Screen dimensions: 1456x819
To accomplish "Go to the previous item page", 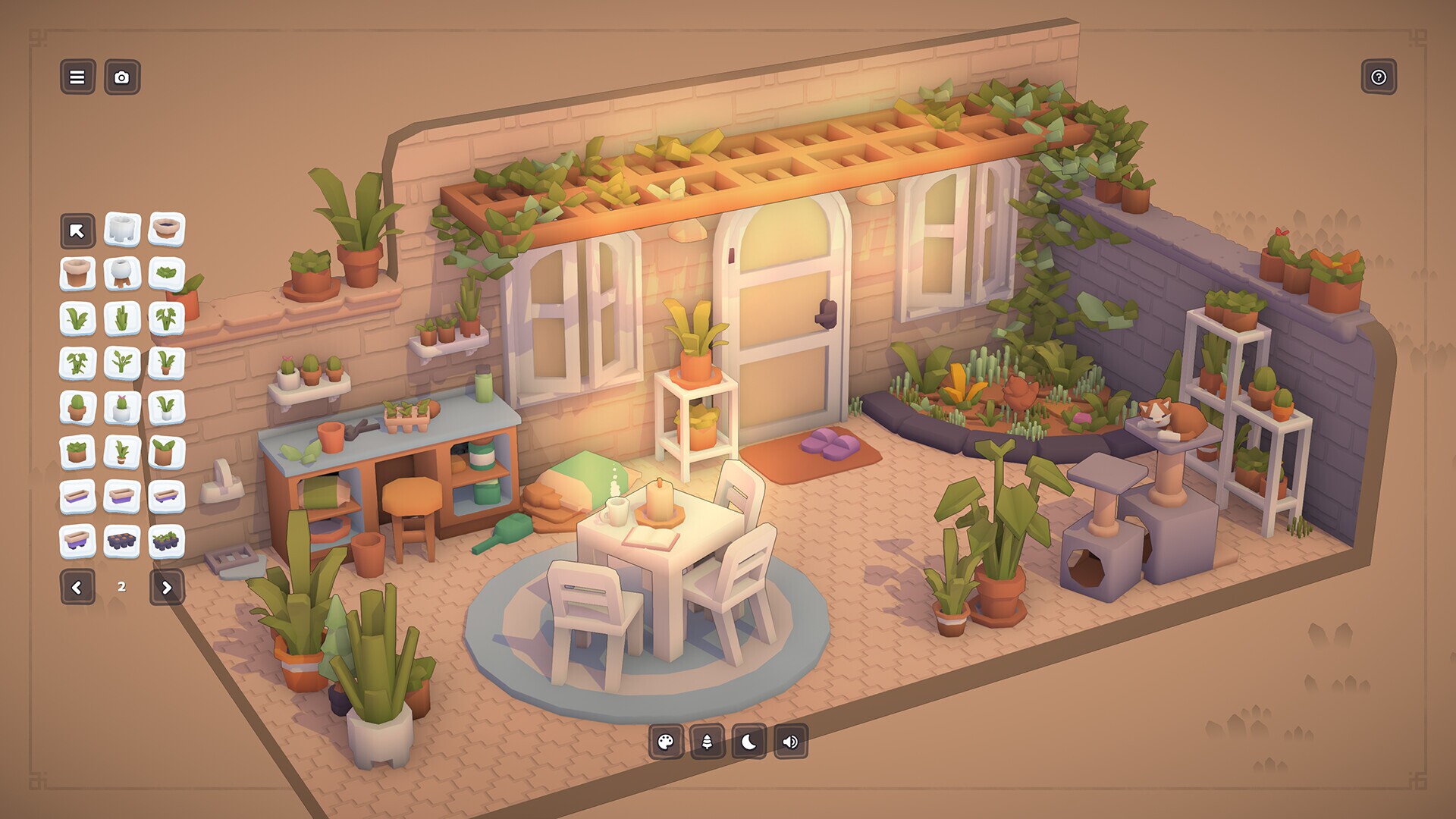I will [77, 587].
